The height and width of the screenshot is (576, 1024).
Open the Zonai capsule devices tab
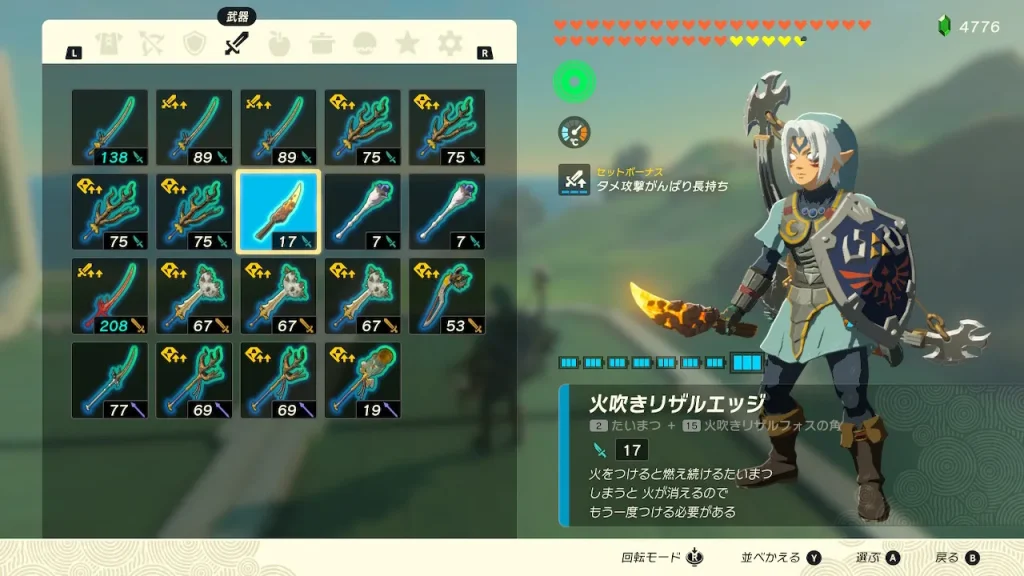(365, 44)
